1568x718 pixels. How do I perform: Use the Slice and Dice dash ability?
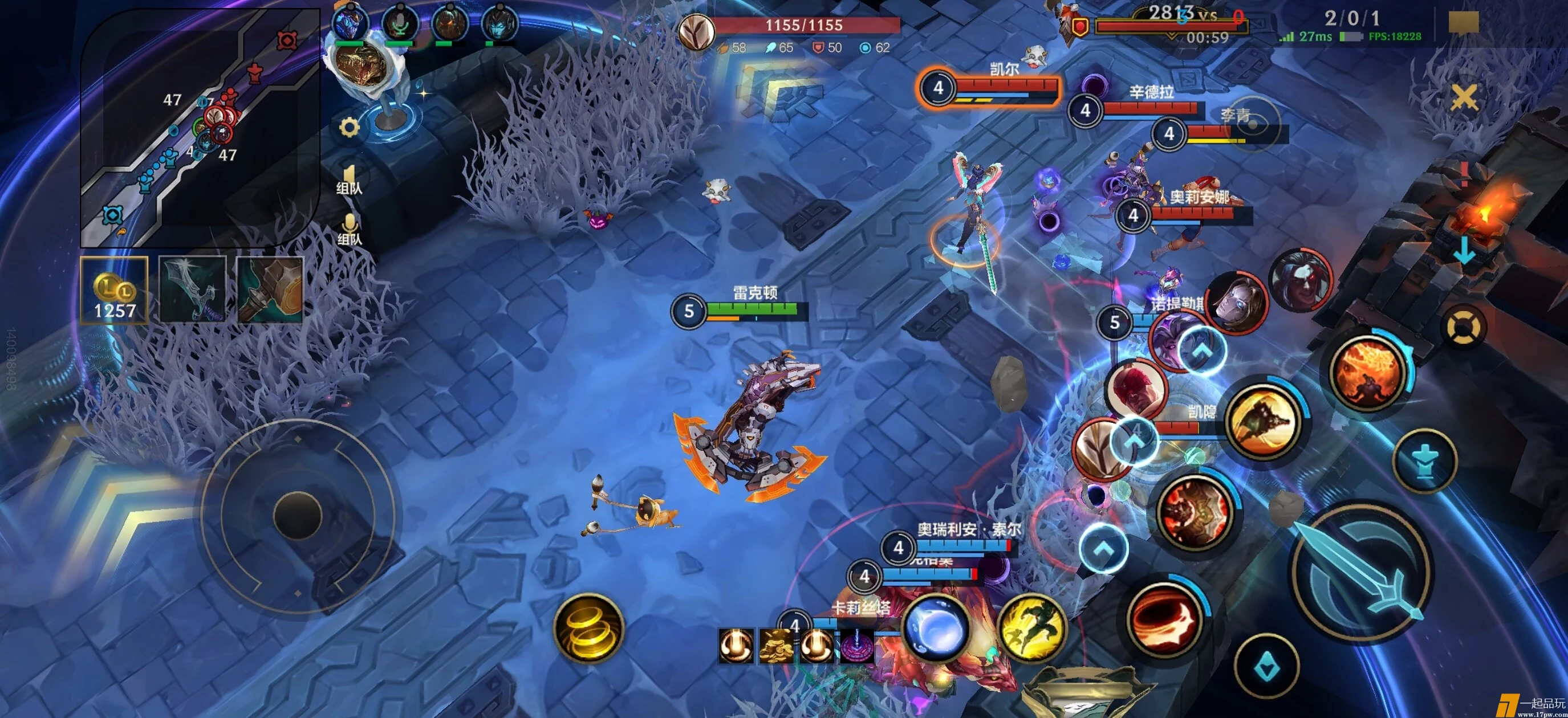1262,420
